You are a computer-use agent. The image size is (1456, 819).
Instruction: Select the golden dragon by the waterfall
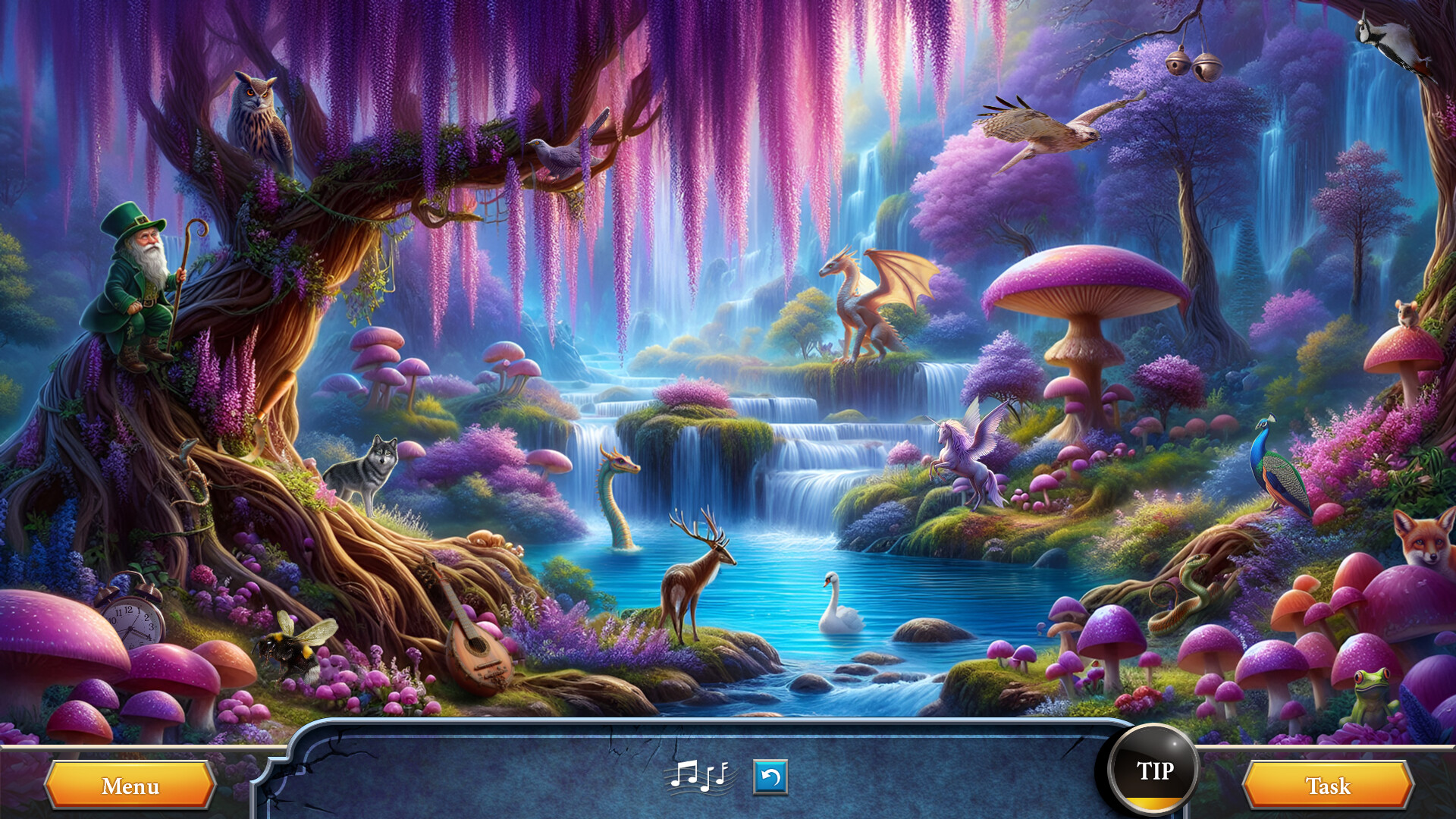864,303
